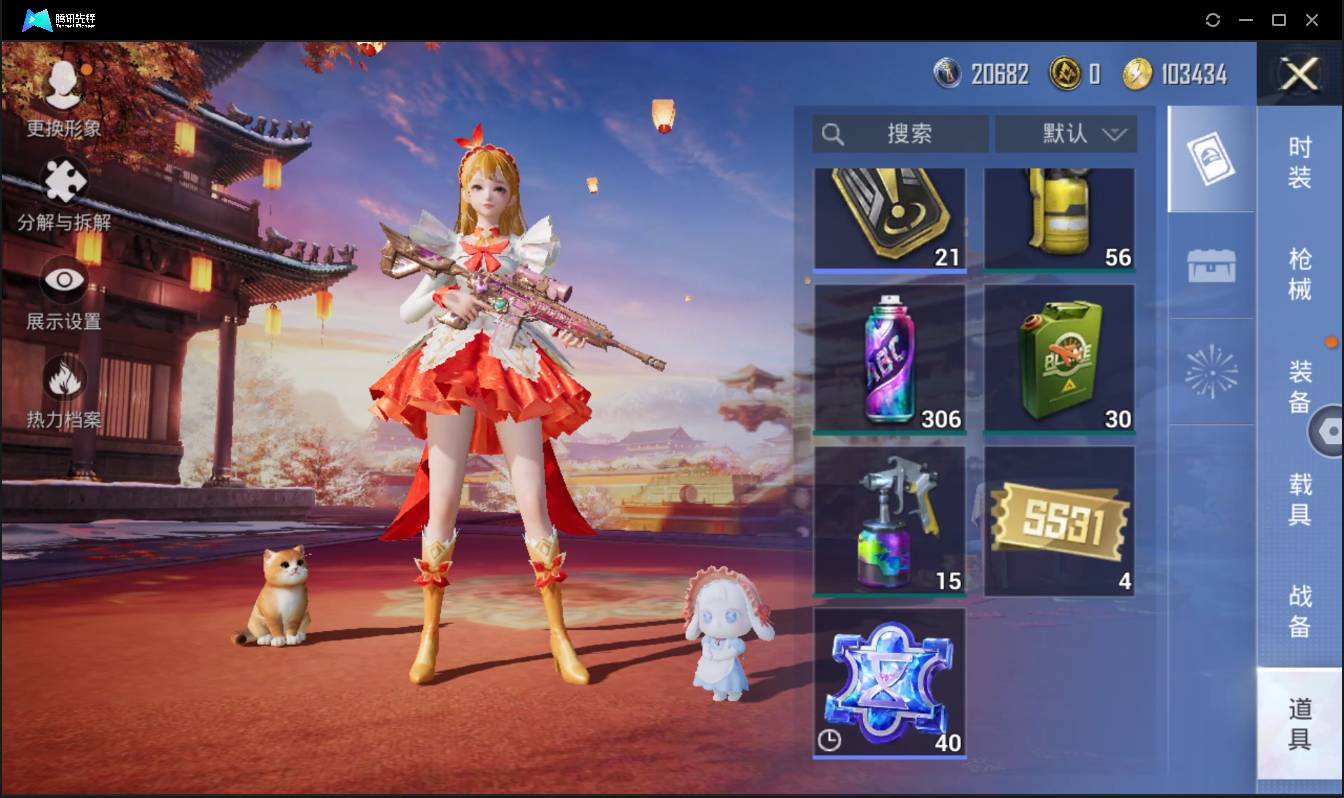Select the paint spray gun item
Screen dimensions: 1344x798
(x=890, y=520)
